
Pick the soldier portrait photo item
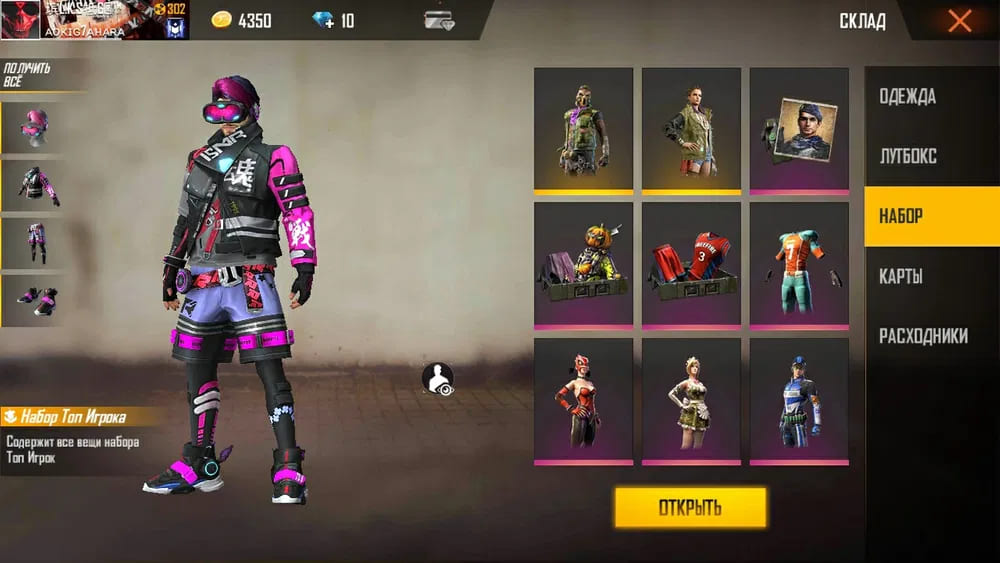pos(799,129)
